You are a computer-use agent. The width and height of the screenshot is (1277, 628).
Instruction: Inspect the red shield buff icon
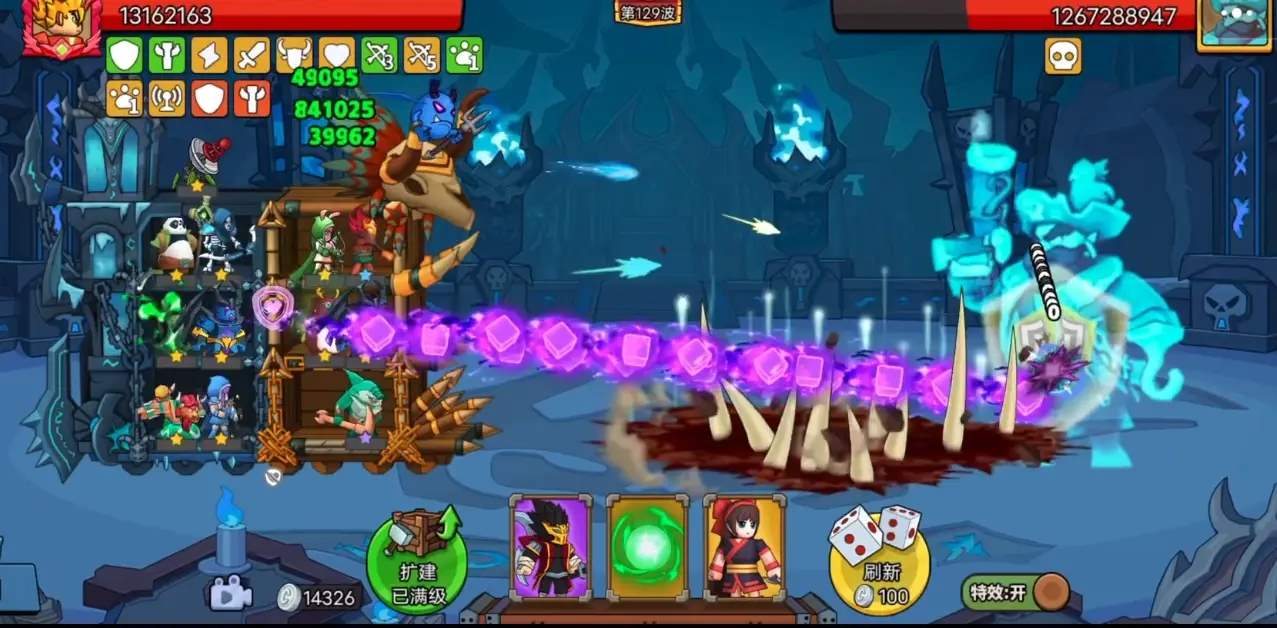click(209, 98)
